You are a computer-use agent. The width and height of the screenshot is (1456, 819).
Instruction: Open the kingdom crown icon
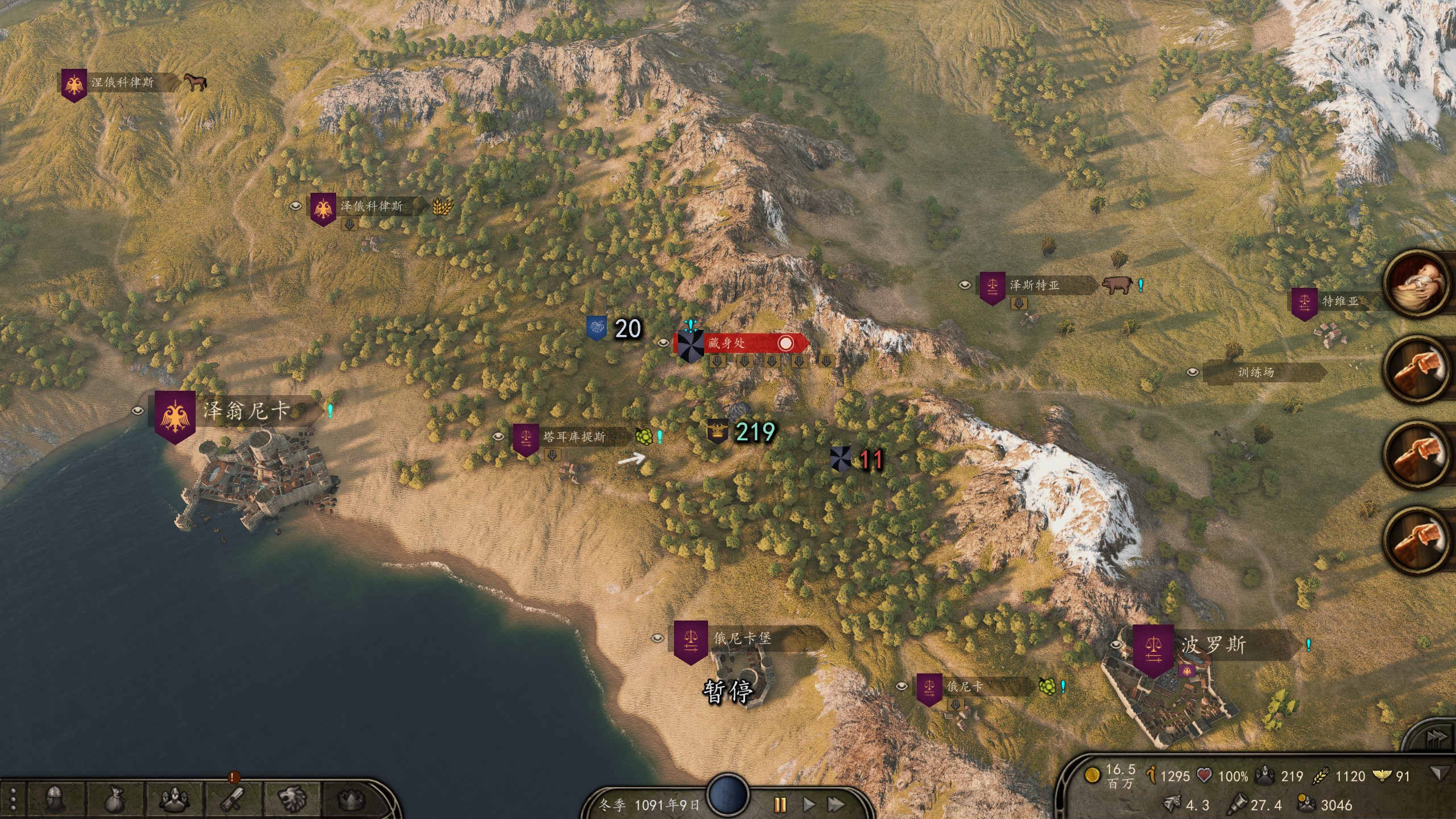351,799
